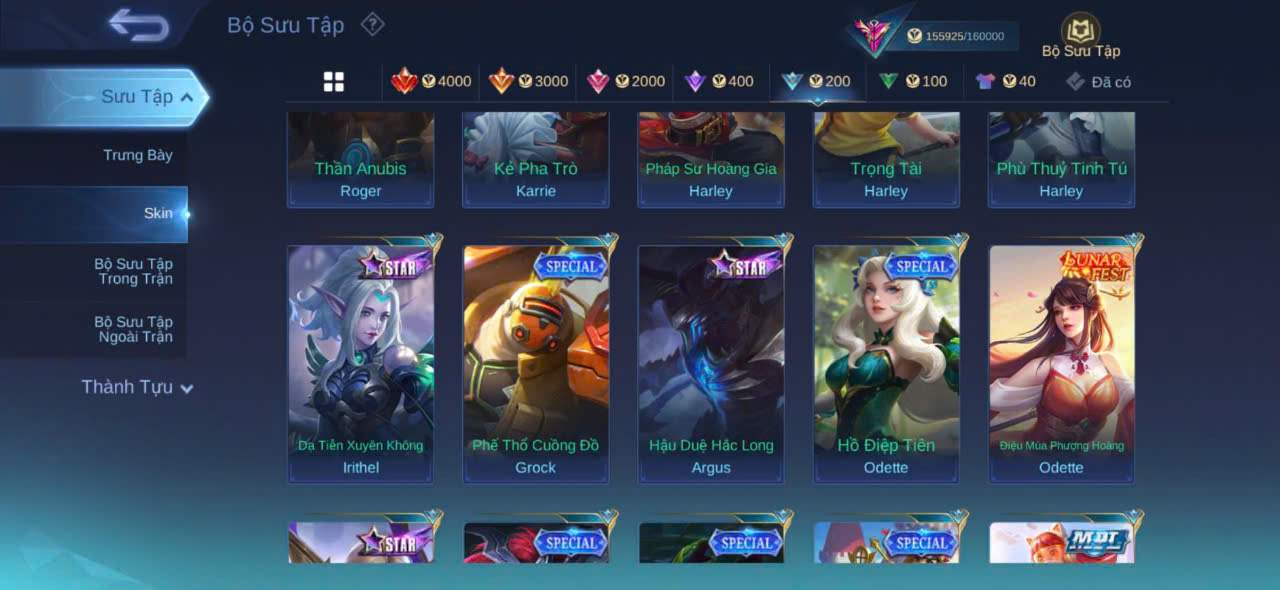Open the Bộ Sưu Tập badge icon
This screenshot has width=1280, height=590.
(x=1080, y=31)
